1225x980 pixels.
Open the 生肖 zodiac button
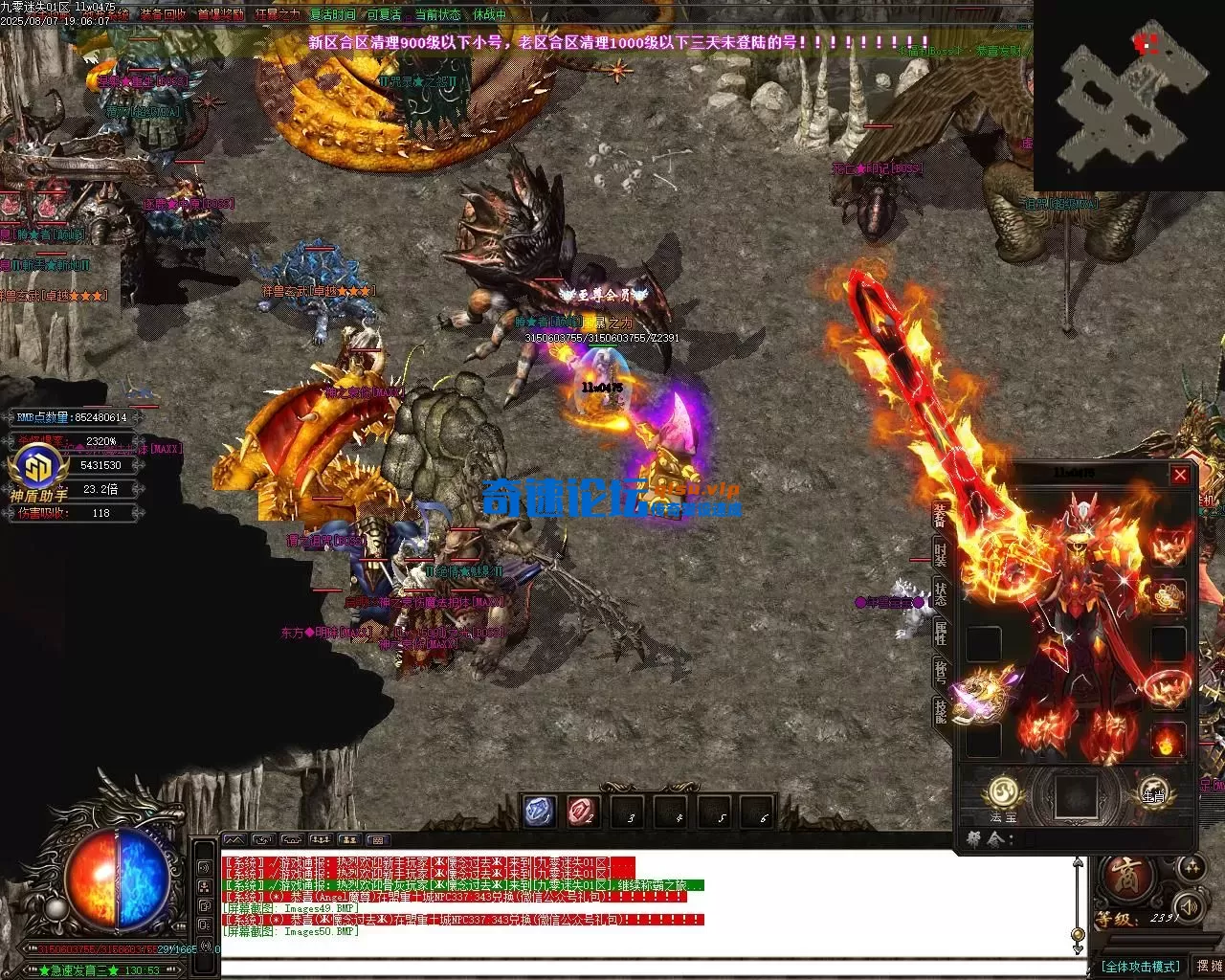(1151, 793)
